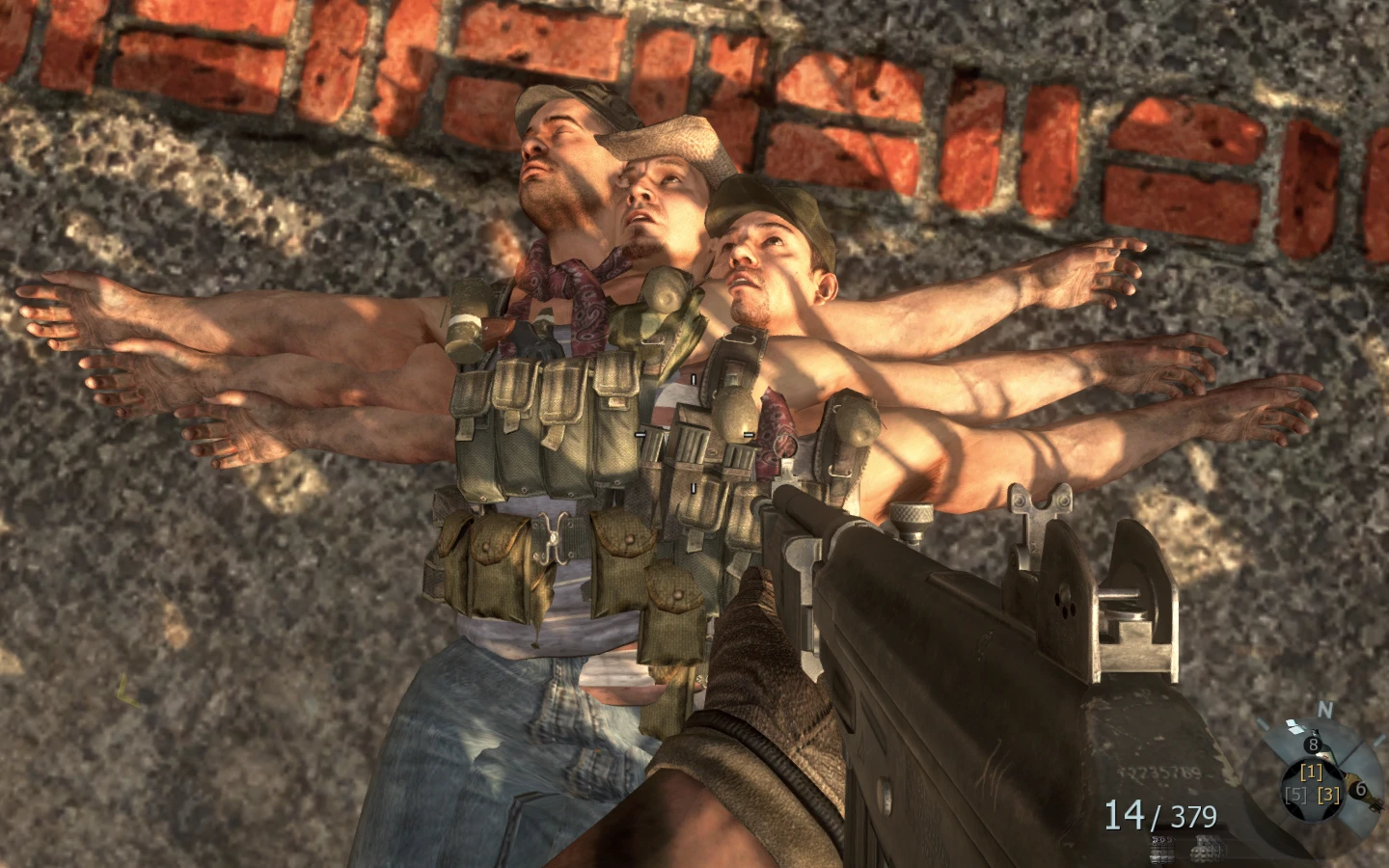Select the frag grenade icon below the ammo counter

click(x=1204, y=851)
